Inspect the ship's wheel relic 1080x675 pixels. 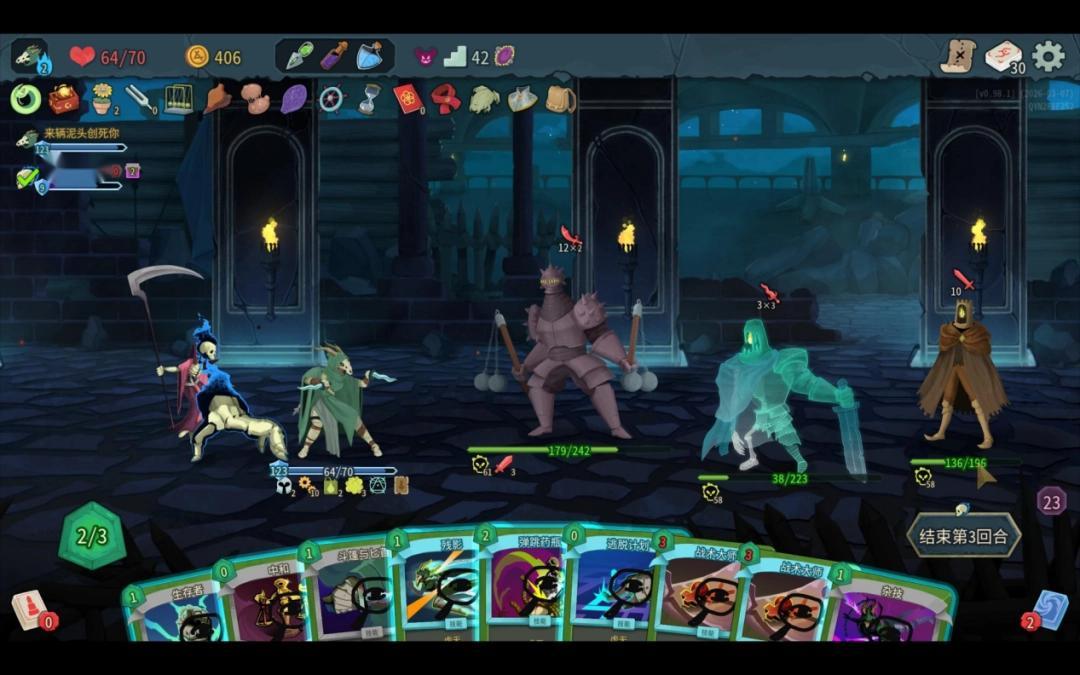point(331,99)
